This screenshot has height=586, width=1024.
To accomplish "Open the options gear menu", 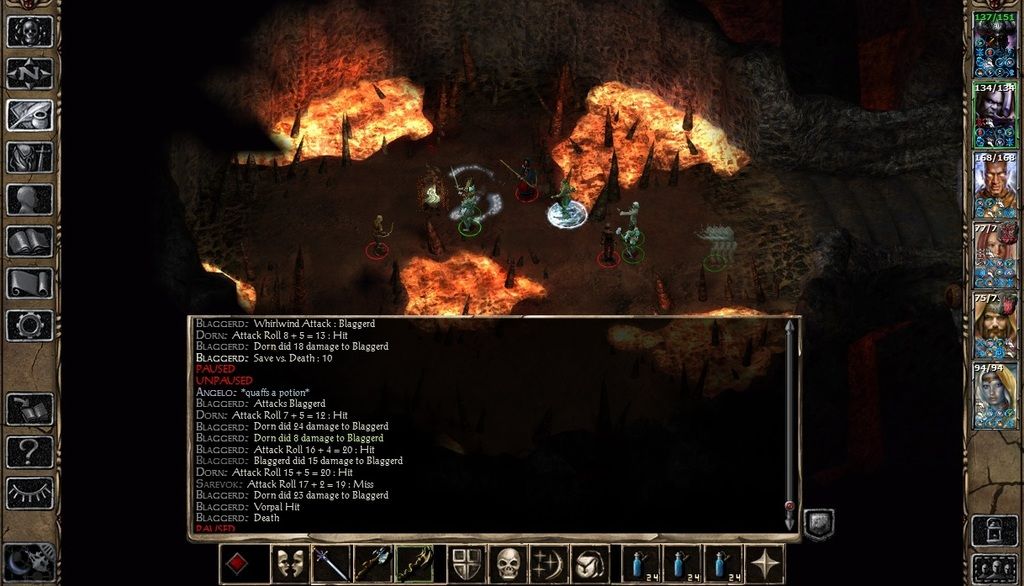I will [29, 324].
